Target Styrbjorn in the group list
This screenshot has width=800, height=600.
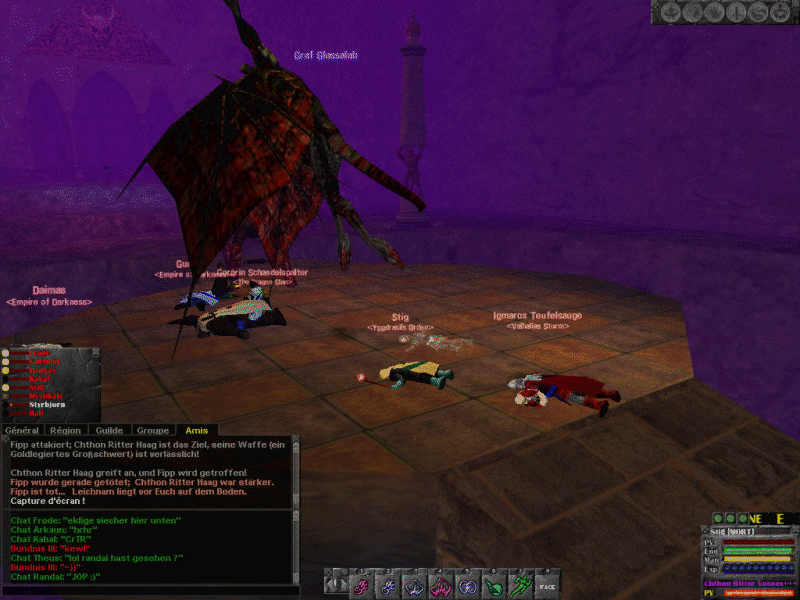click(x=46, y=404)
